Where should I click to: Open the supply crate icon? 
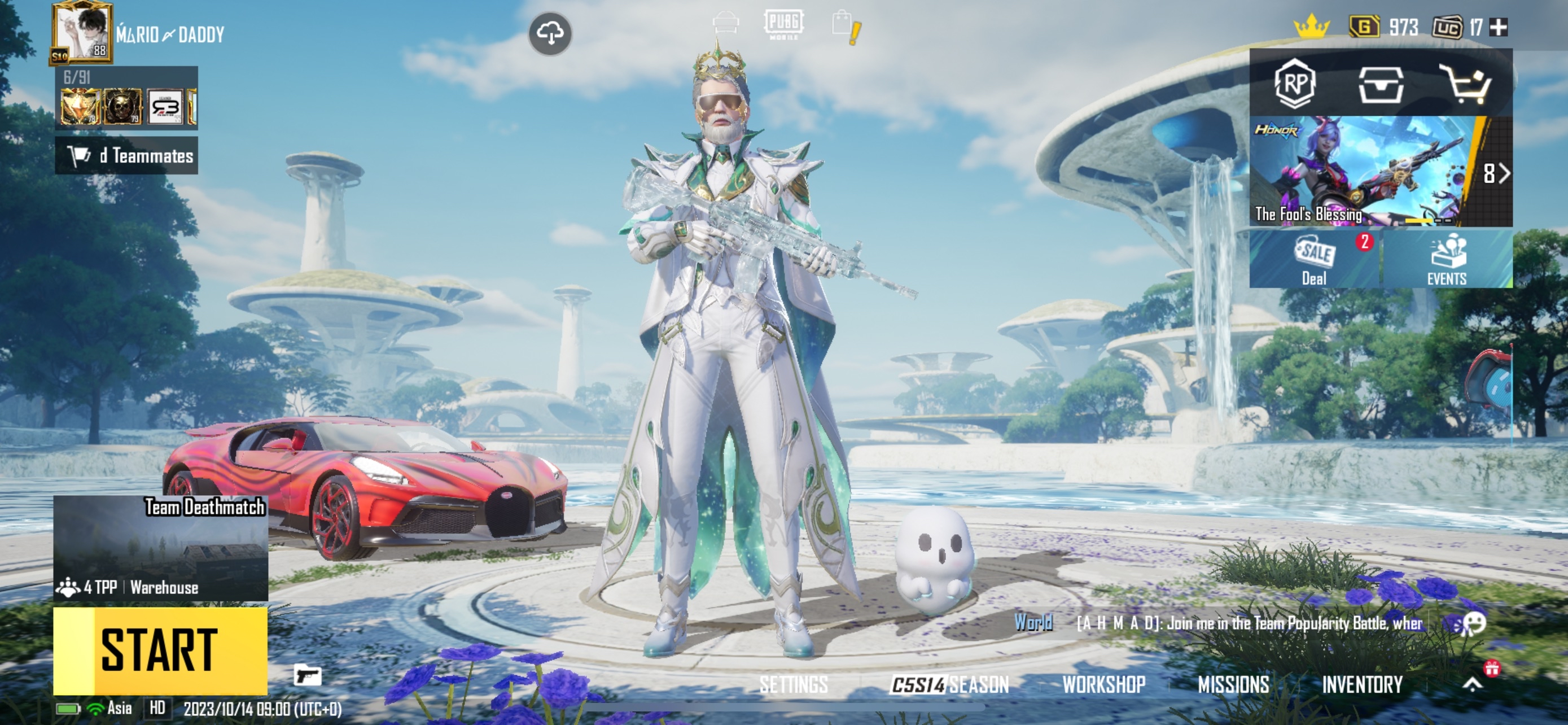pyautogui.click(x=1381, y=84)
